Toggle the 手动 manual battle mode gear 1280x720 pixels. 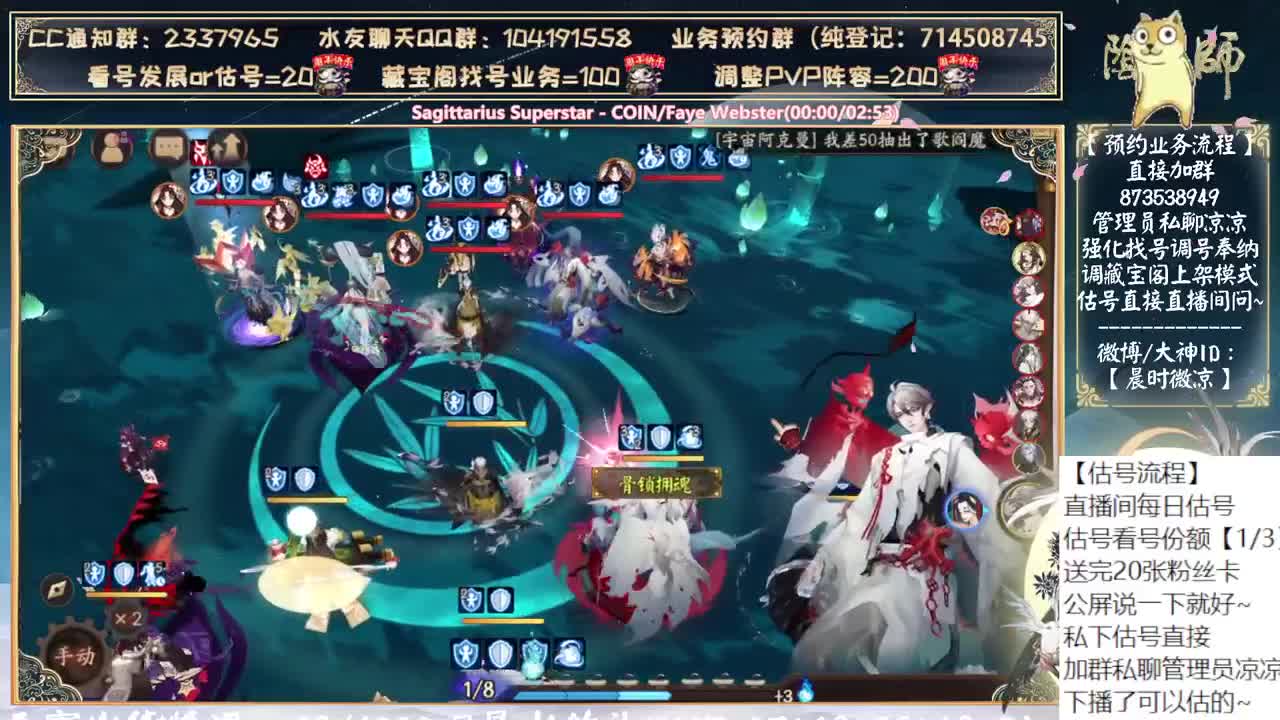click(75, 655)
